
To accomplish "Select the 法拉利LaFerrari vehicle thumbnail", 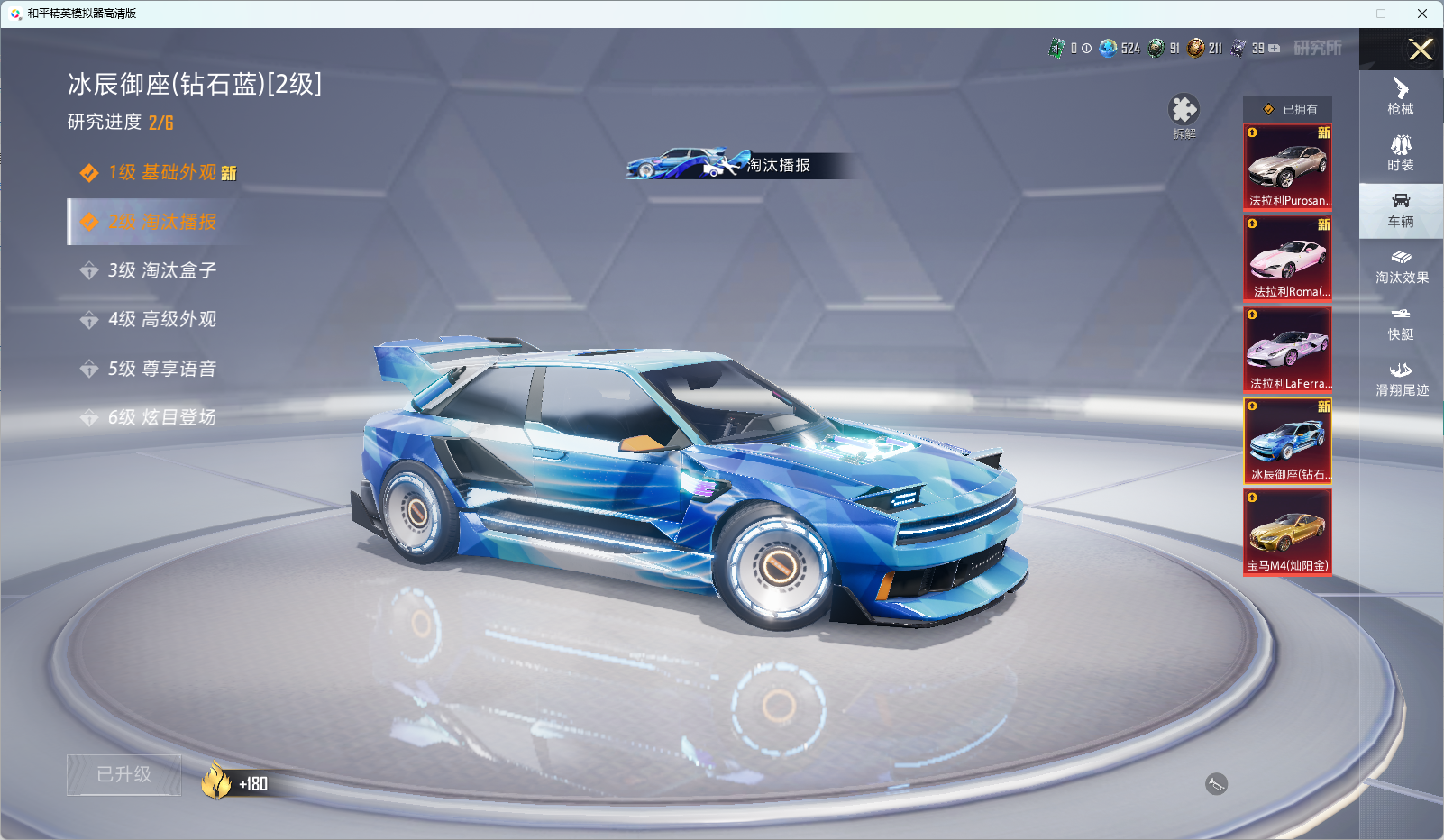I will (x=1287, y=350).
